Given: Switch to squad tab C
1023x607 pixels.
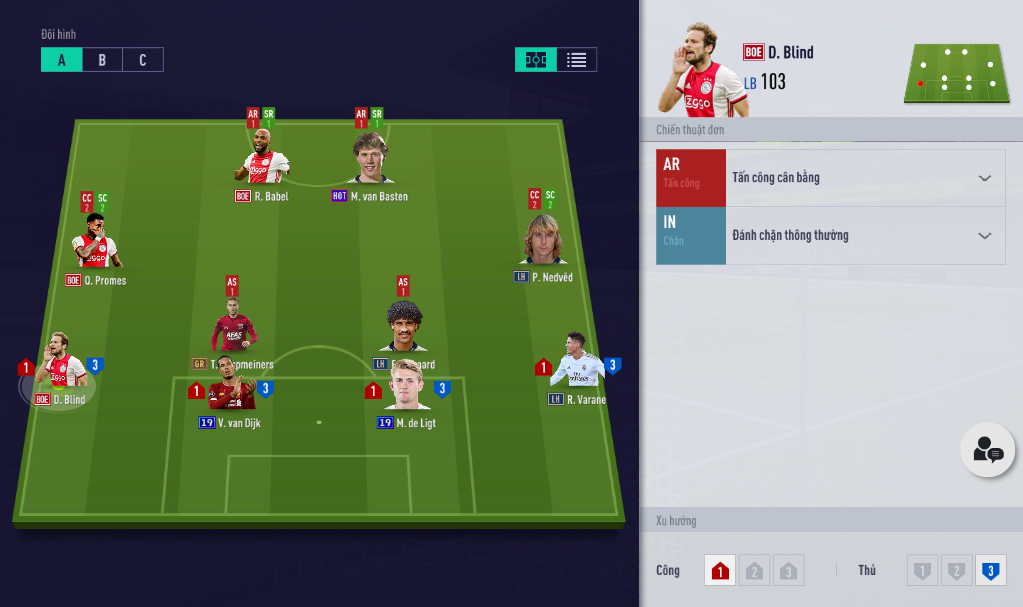Looking at the screenshot, I should (143, 60).
